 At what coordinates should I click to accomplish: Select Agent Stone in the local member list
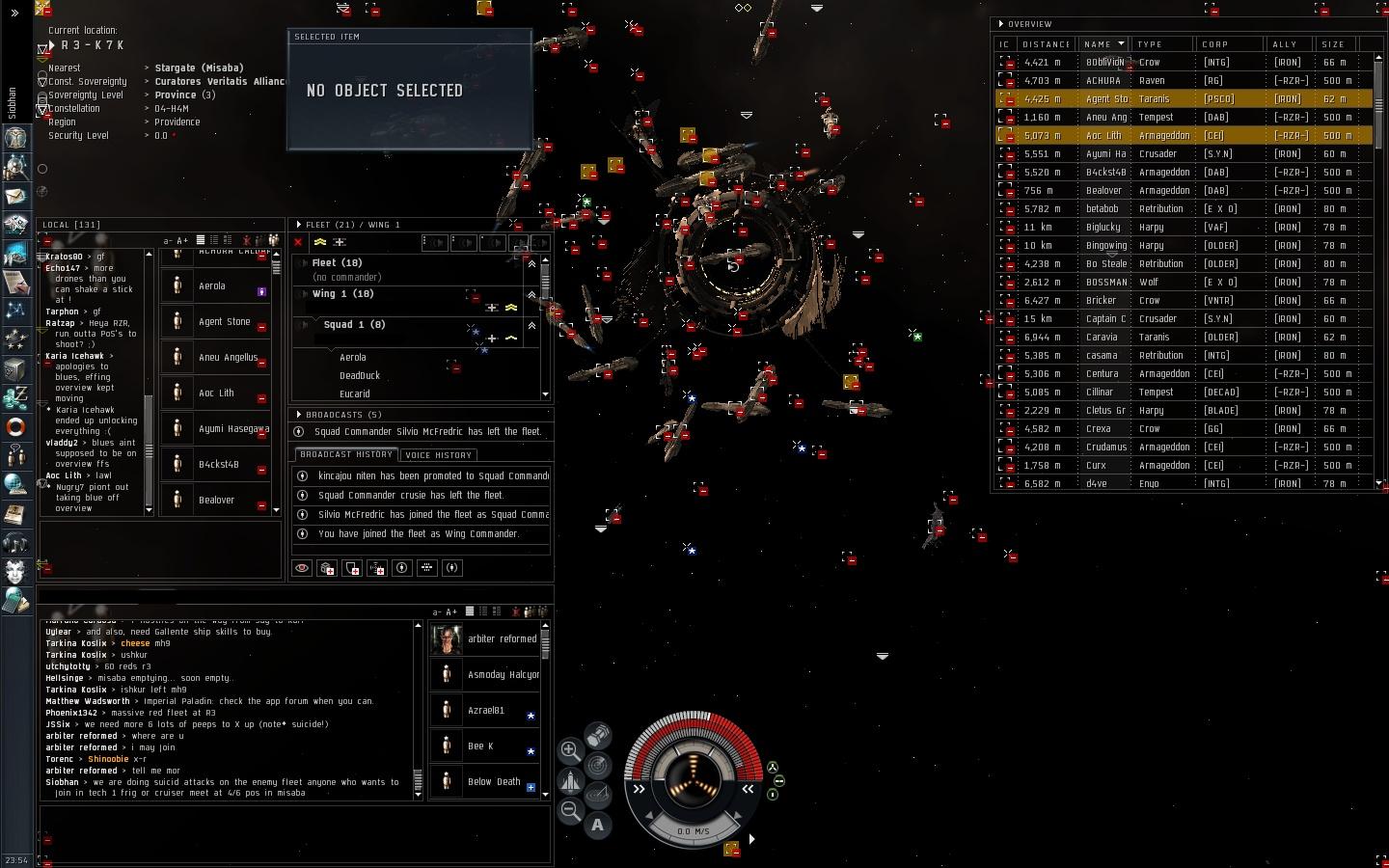click(224, 322)
